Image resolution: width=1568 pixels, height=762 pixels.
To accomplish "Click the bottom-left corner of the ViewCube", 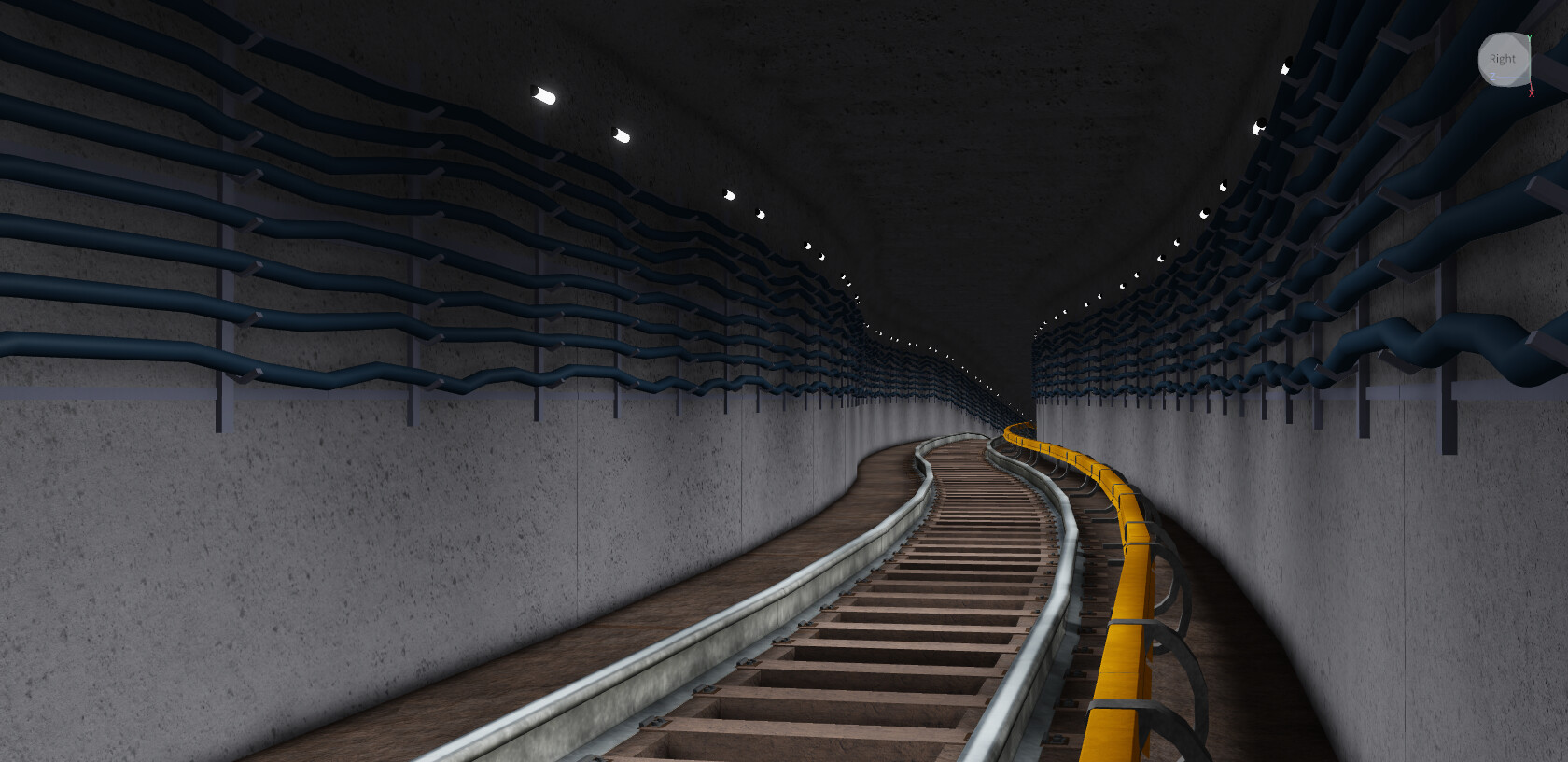I will pyautogui.click(x=1486, y=82).
